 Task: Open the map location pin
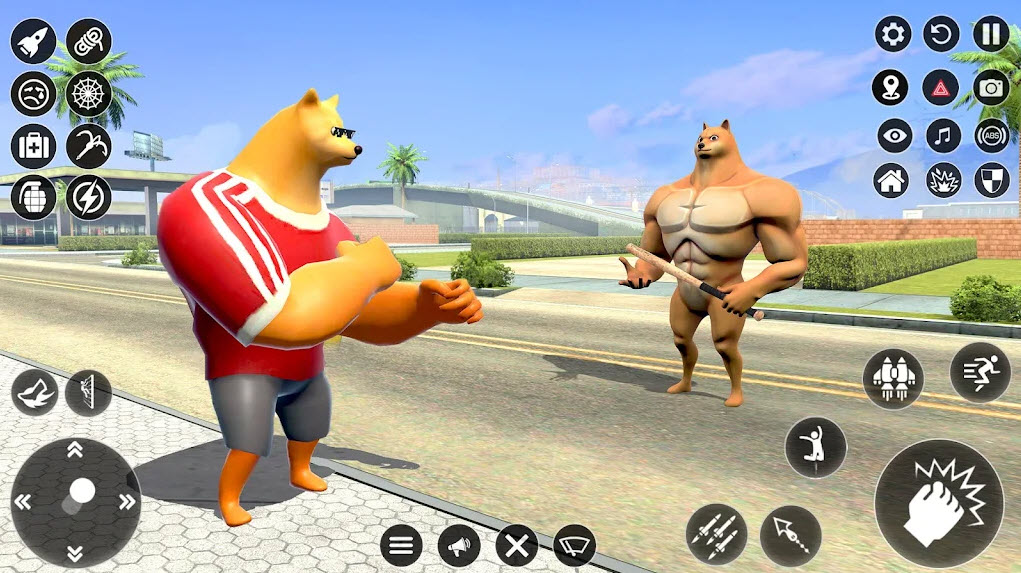click(890, 87)
